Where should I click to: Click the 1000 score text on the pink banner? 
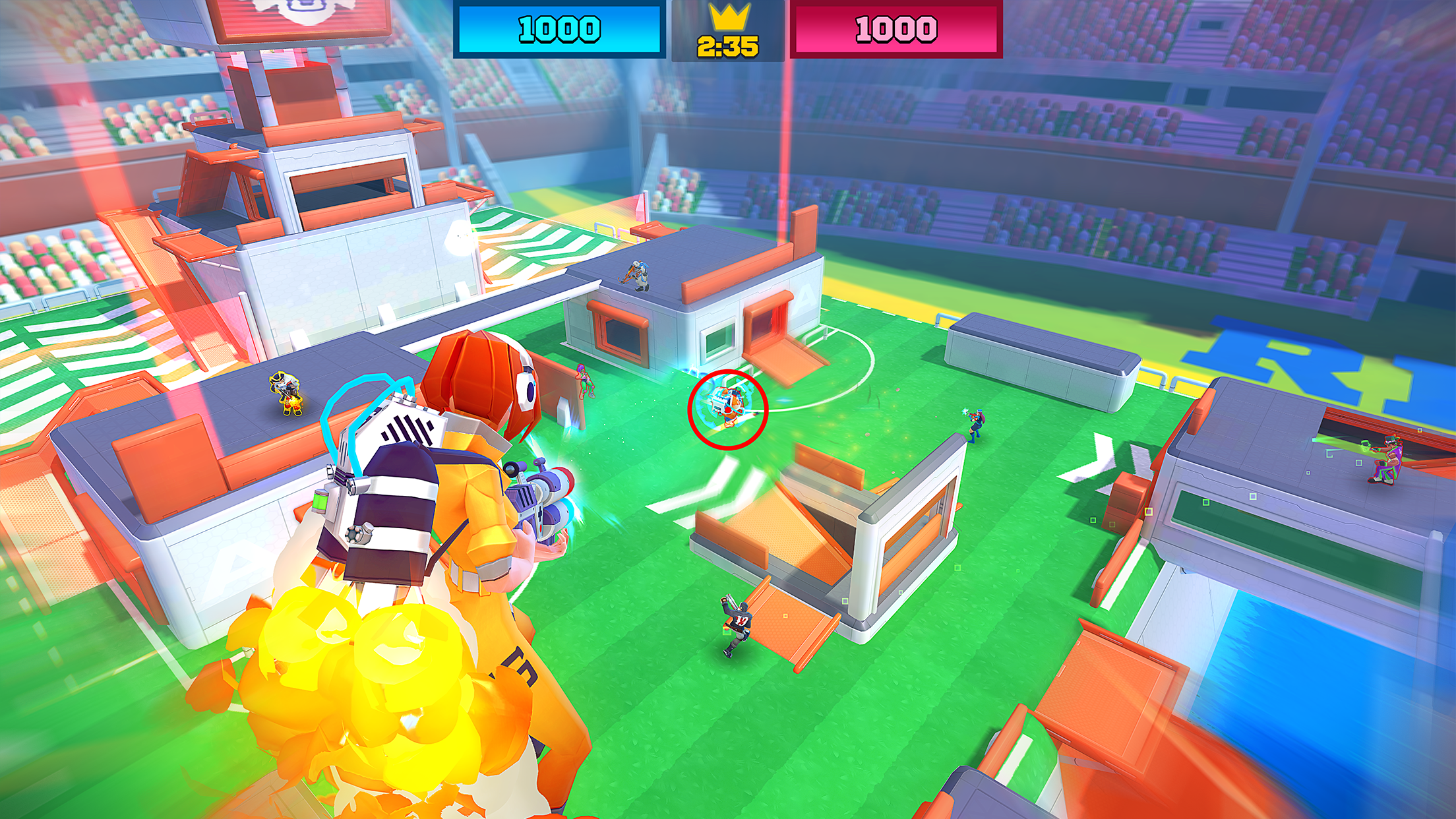(895, 28)
